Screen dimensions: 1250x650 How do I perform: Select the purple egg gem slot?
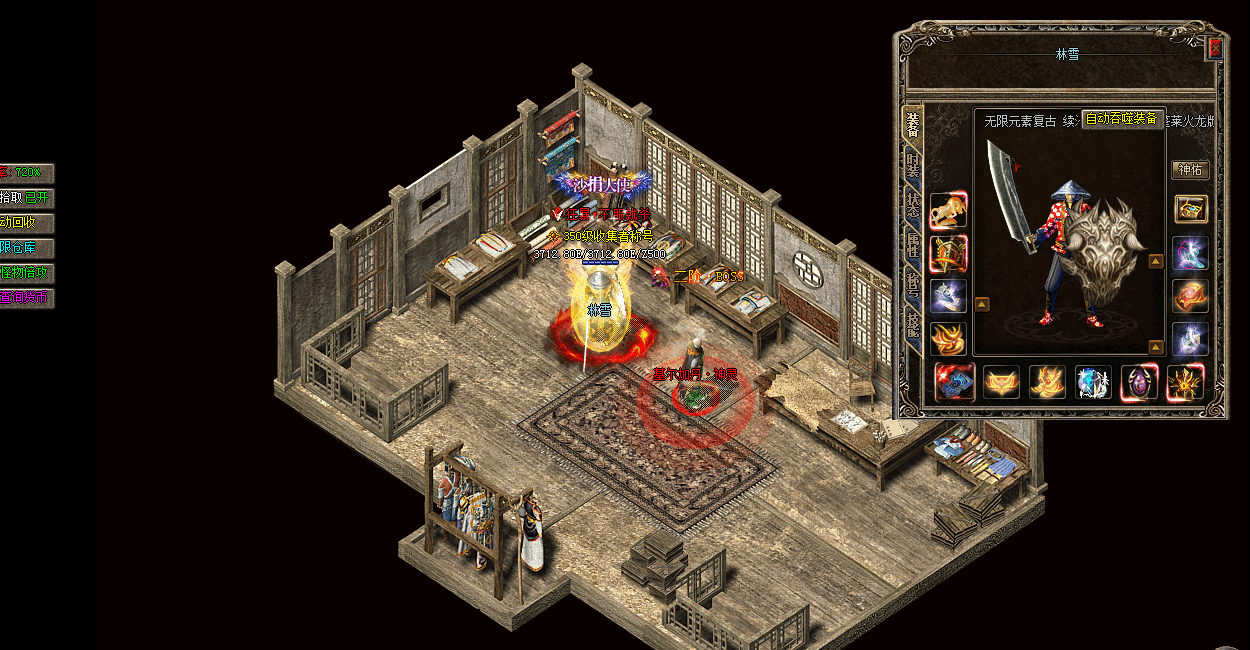(1139, 382)
